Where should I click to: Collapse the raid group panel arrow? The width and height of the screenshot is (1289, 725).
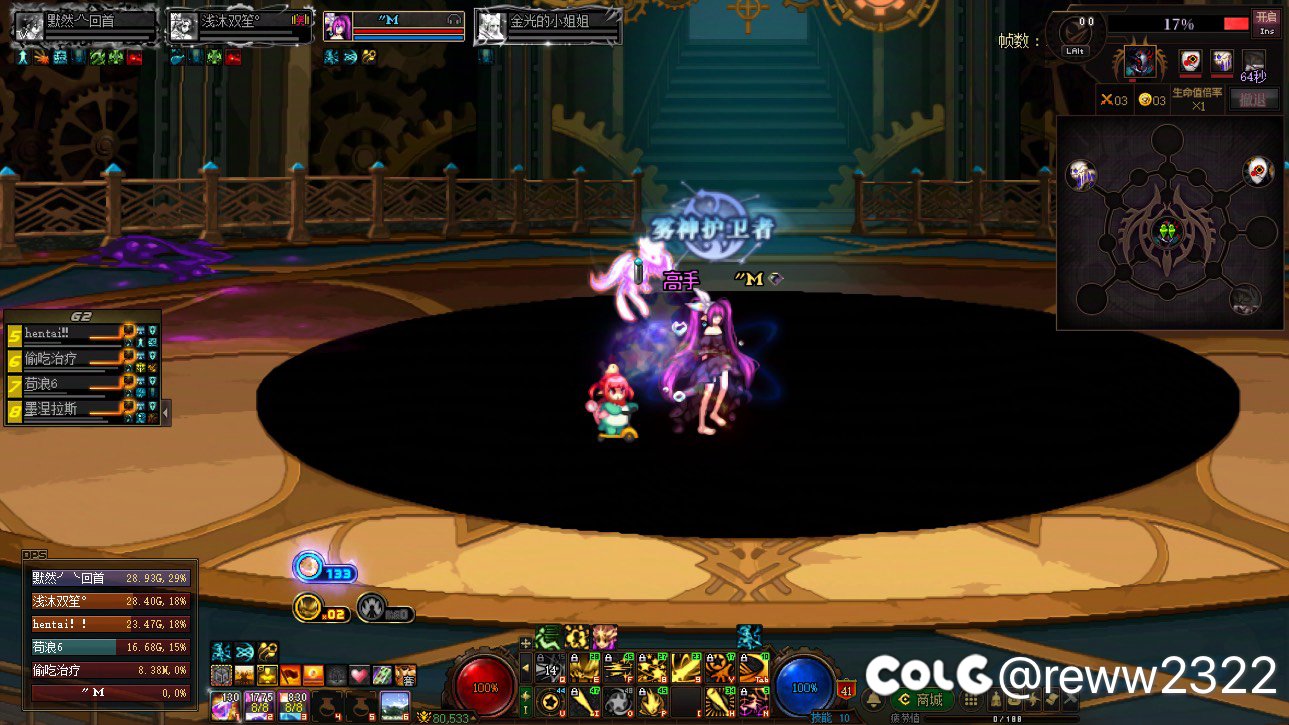tap(166, 410)
